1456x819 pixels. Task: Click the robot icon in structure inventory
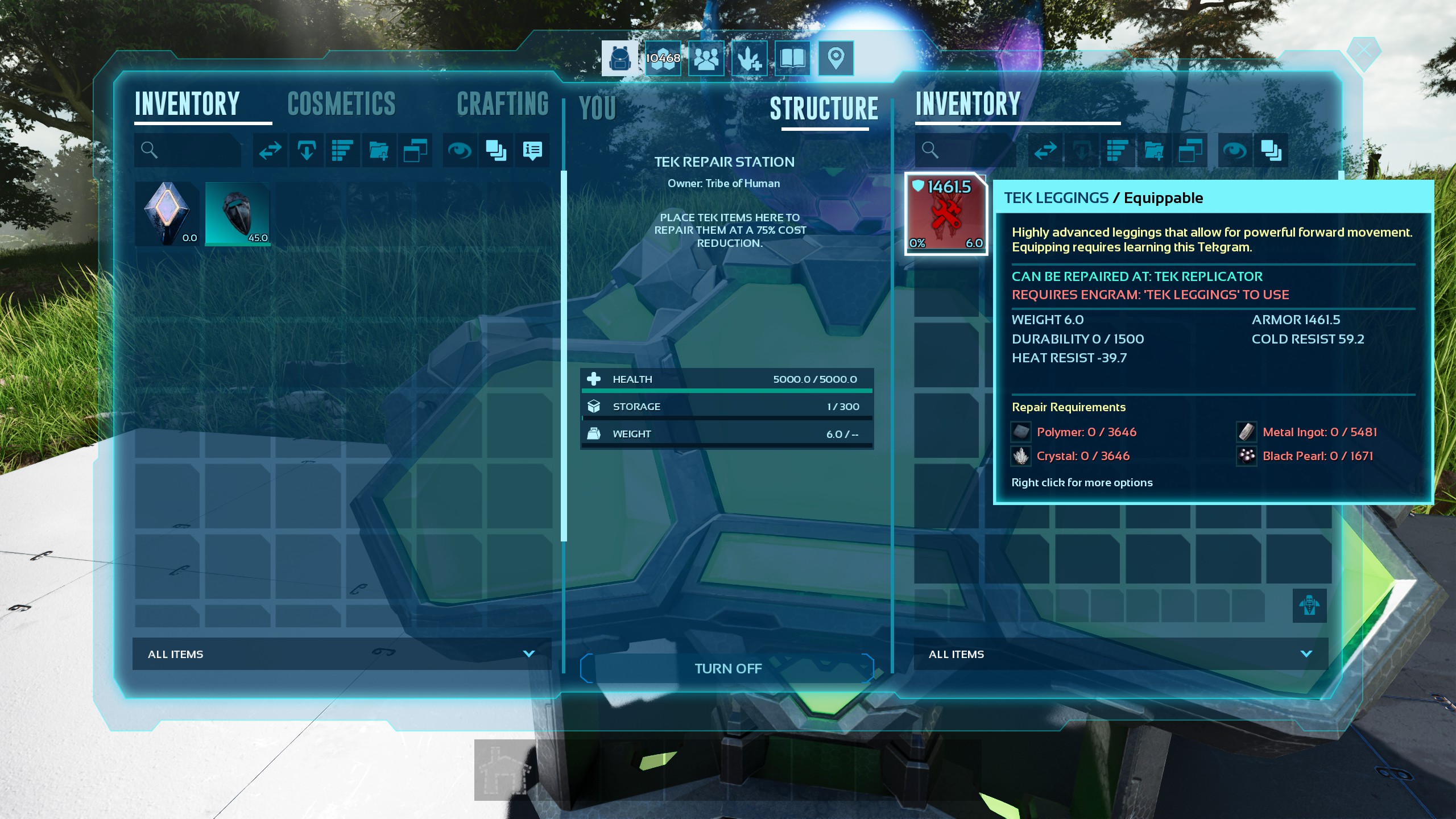pyautogui.click(x=1309, y=605)
